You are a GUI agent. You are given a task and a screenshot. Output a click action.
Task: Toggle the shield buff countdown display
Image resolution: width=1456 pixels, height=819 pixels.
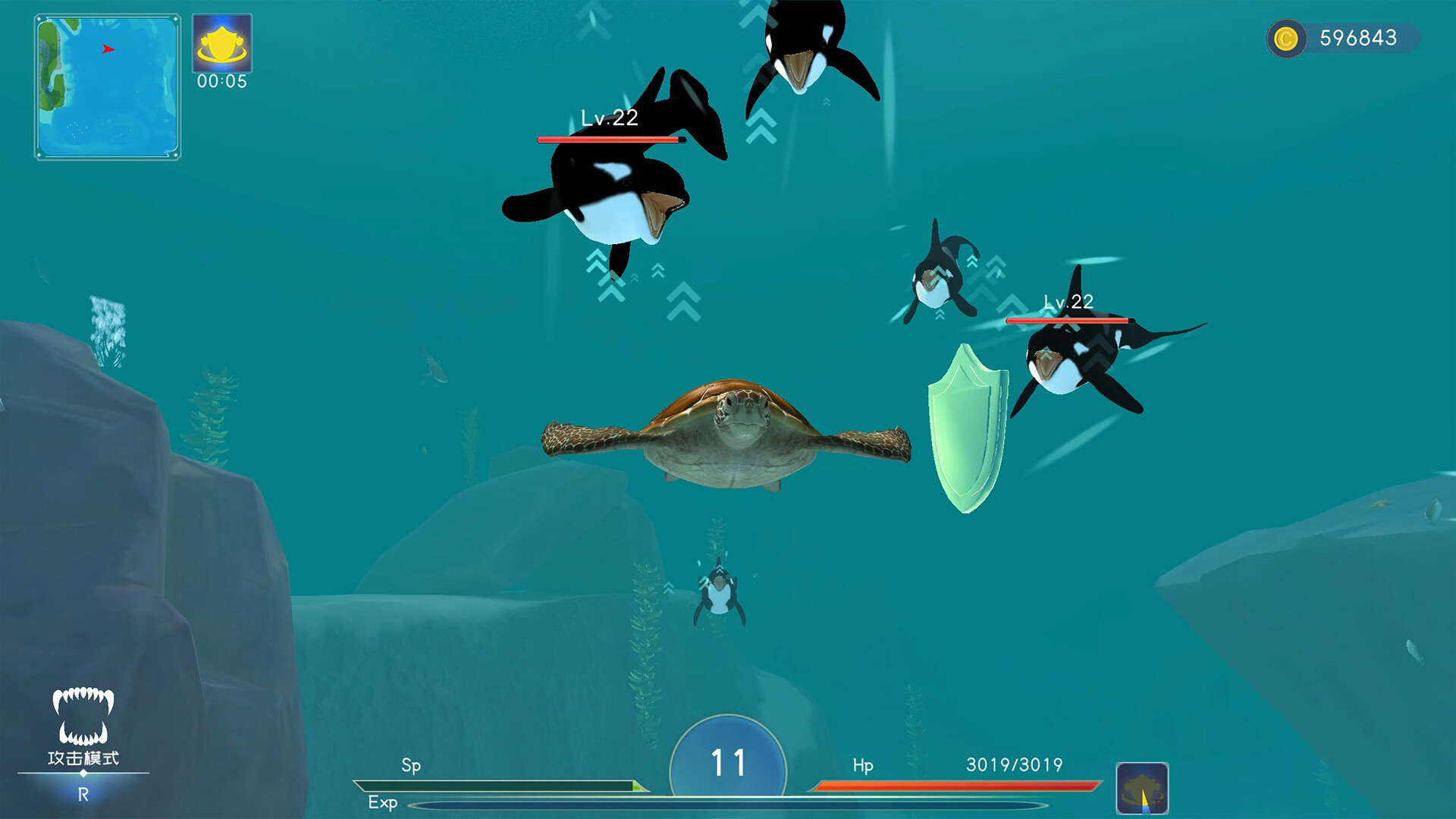221,81
